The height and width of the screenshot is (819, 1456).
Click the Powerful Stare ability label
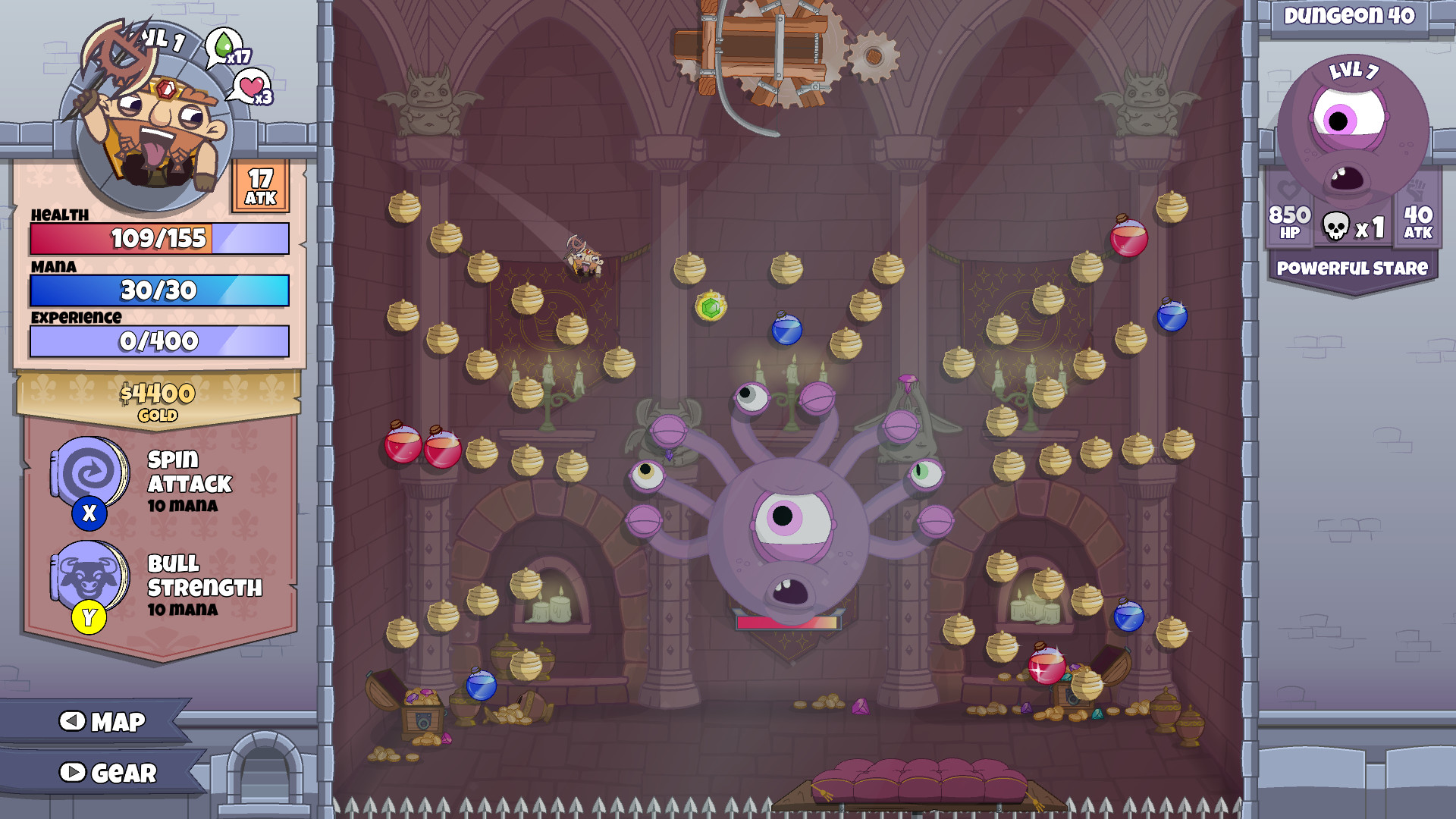coord(1351,267)
